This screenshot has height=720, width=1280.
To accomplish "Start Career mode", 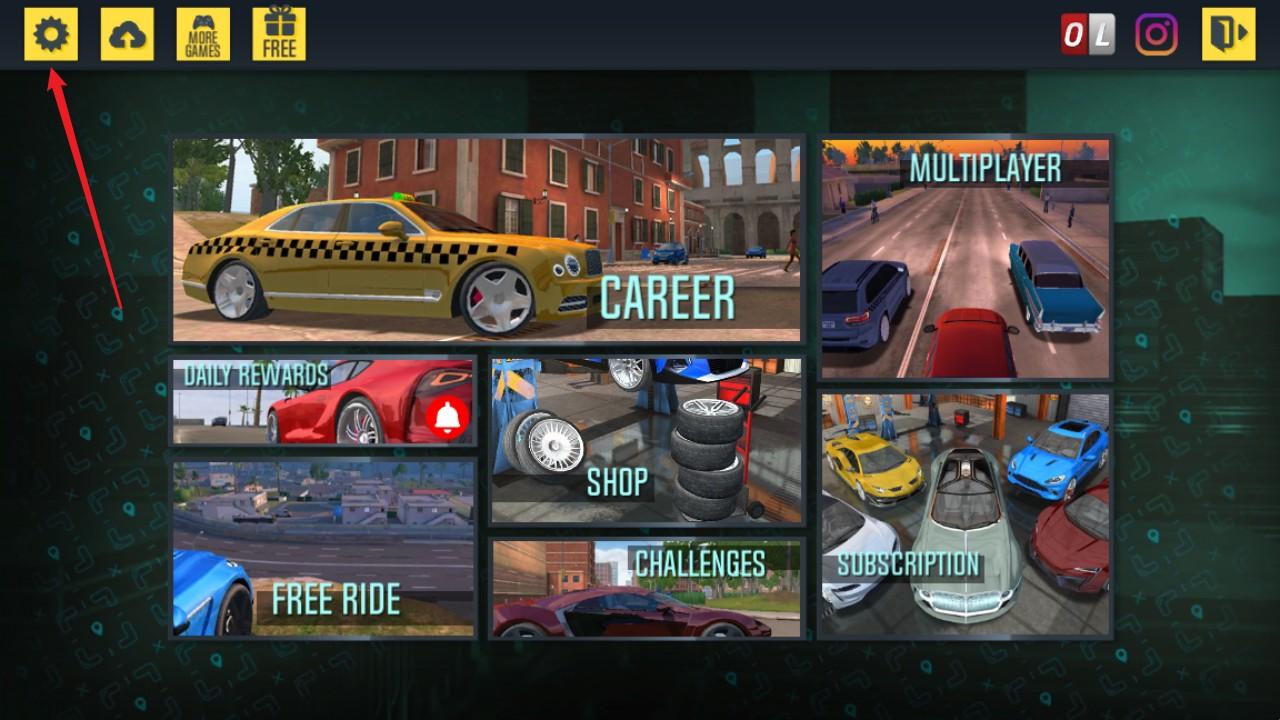I will [x=487, y=241].
